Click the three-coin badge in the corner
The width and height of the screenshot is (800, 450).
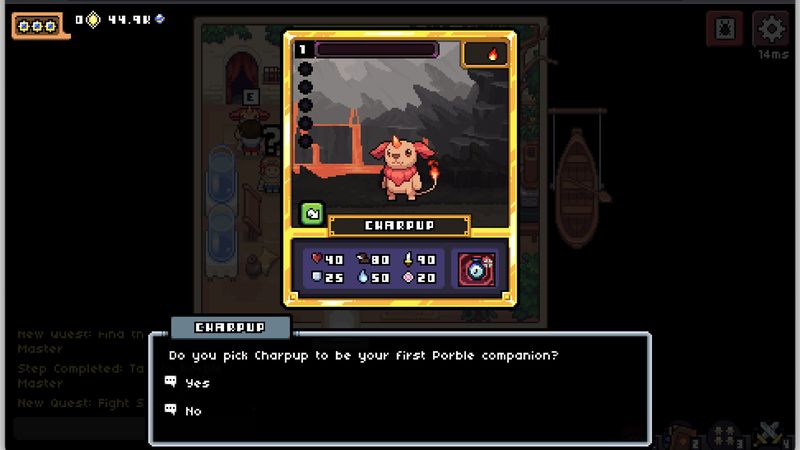(x=38, y=25)
